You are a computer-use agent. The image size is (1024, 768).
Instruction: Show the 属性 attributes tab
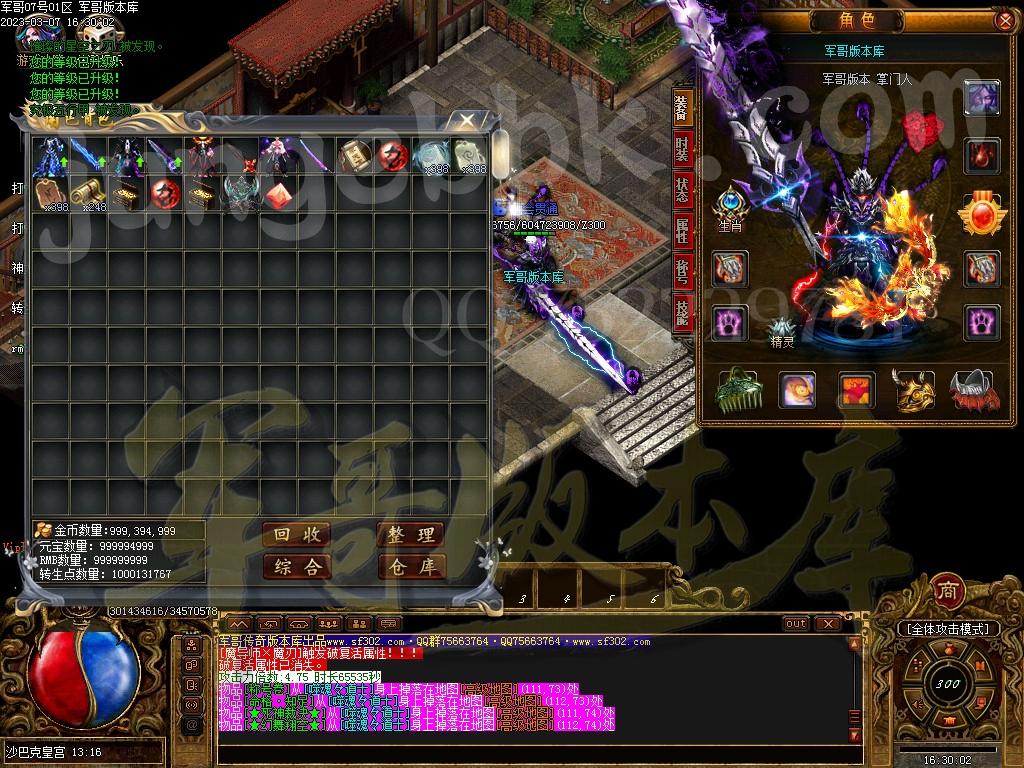(x=682, y=231)
